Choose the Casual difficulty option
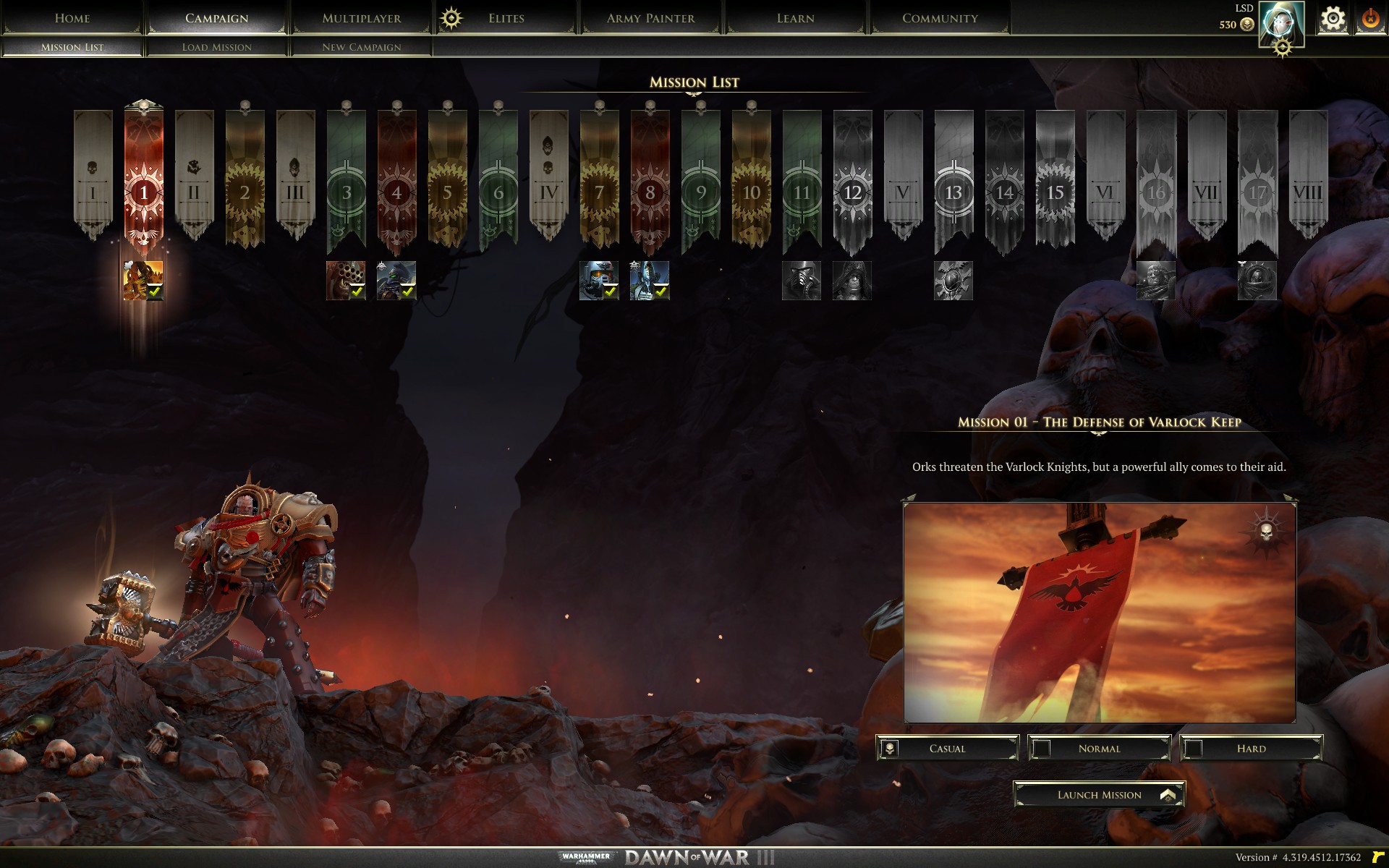1389x868 pixels. (947, 749)
